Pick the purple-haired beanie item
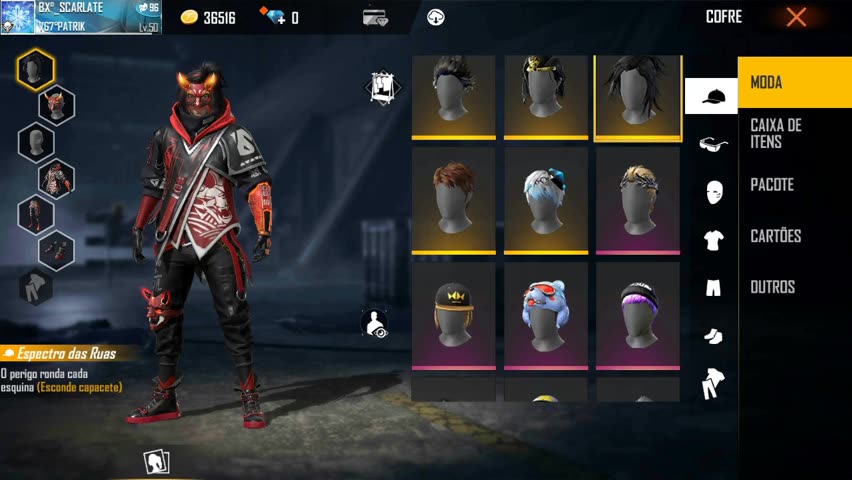This screenshot has width=852, height=480. point(637,314)
